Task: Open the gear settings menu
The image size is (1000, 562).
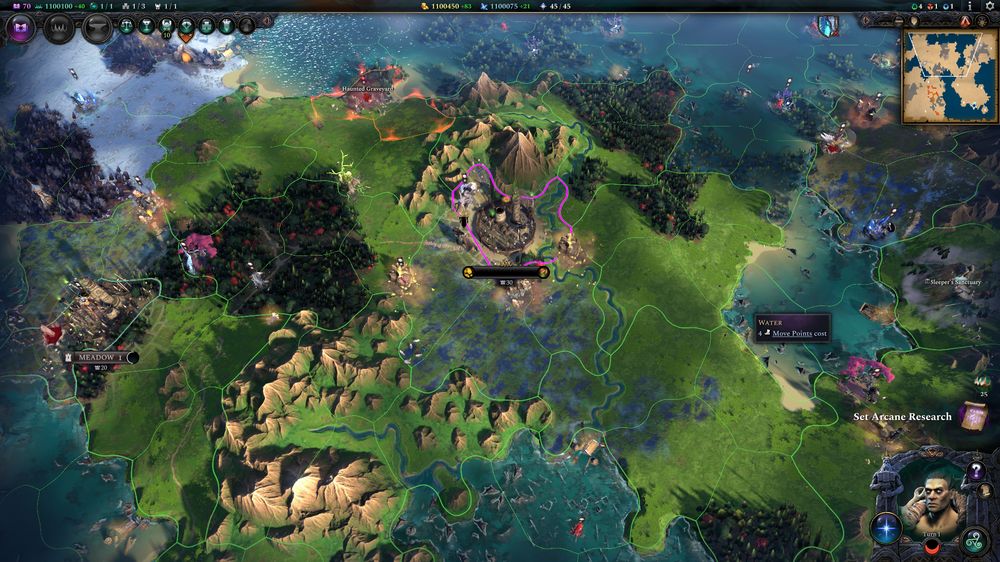Action: tap(990, 6)
